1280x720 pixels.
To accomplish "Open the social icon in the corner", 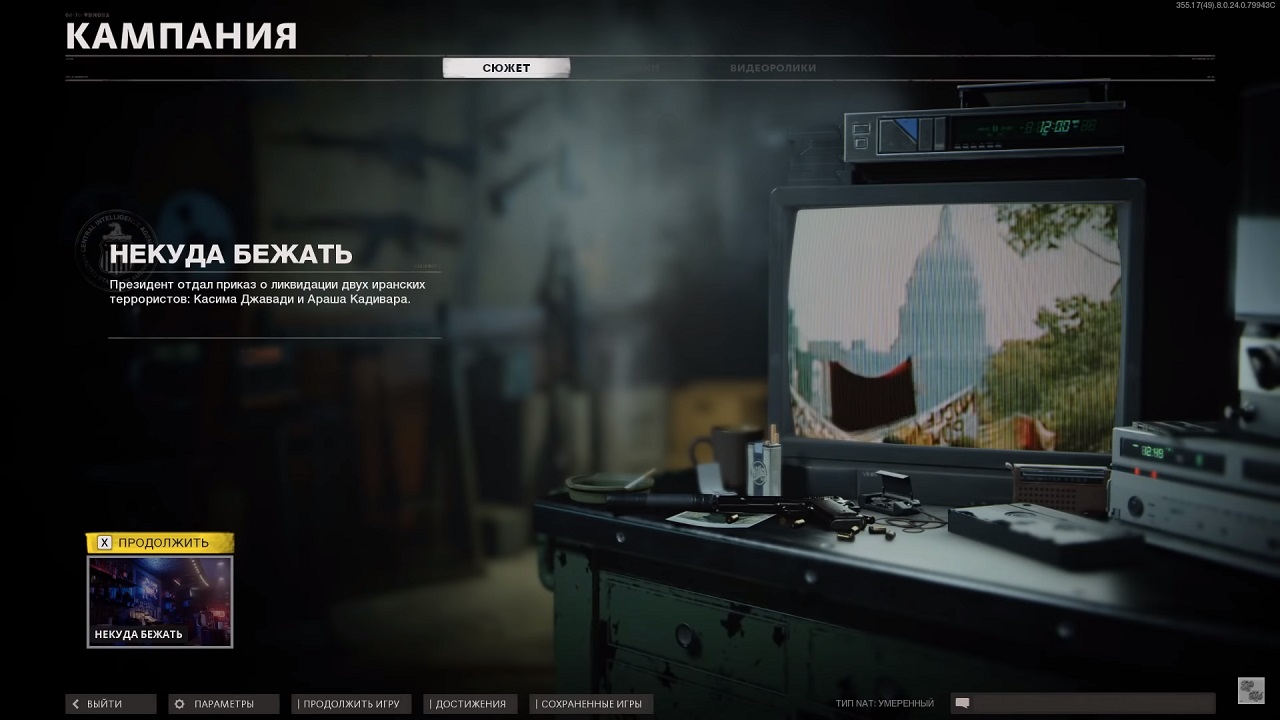I will click(1250, 690).
